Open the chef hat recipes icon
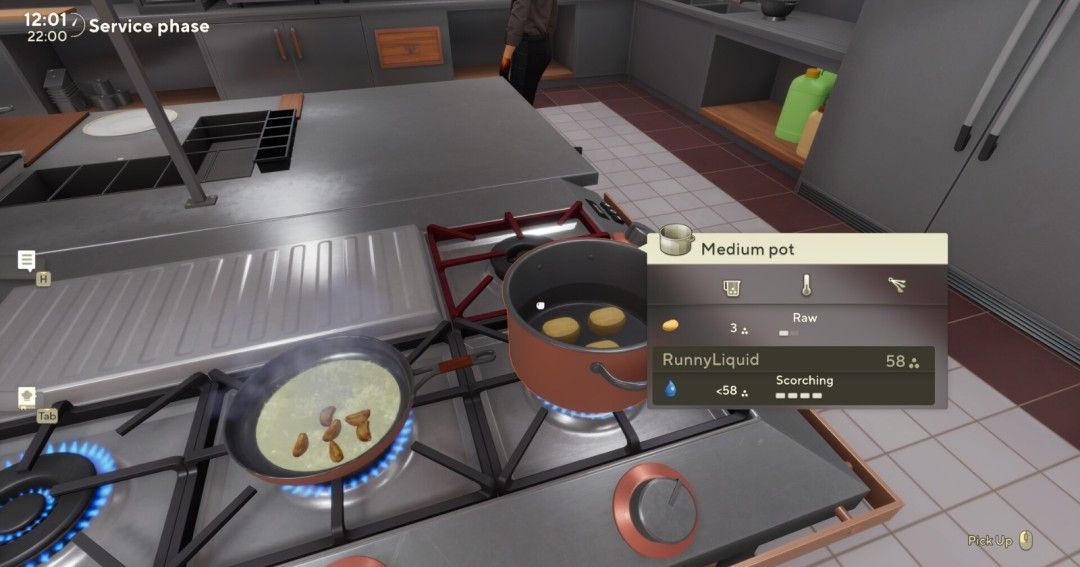This screenshot has width=1080, height=567. [27, 397]
